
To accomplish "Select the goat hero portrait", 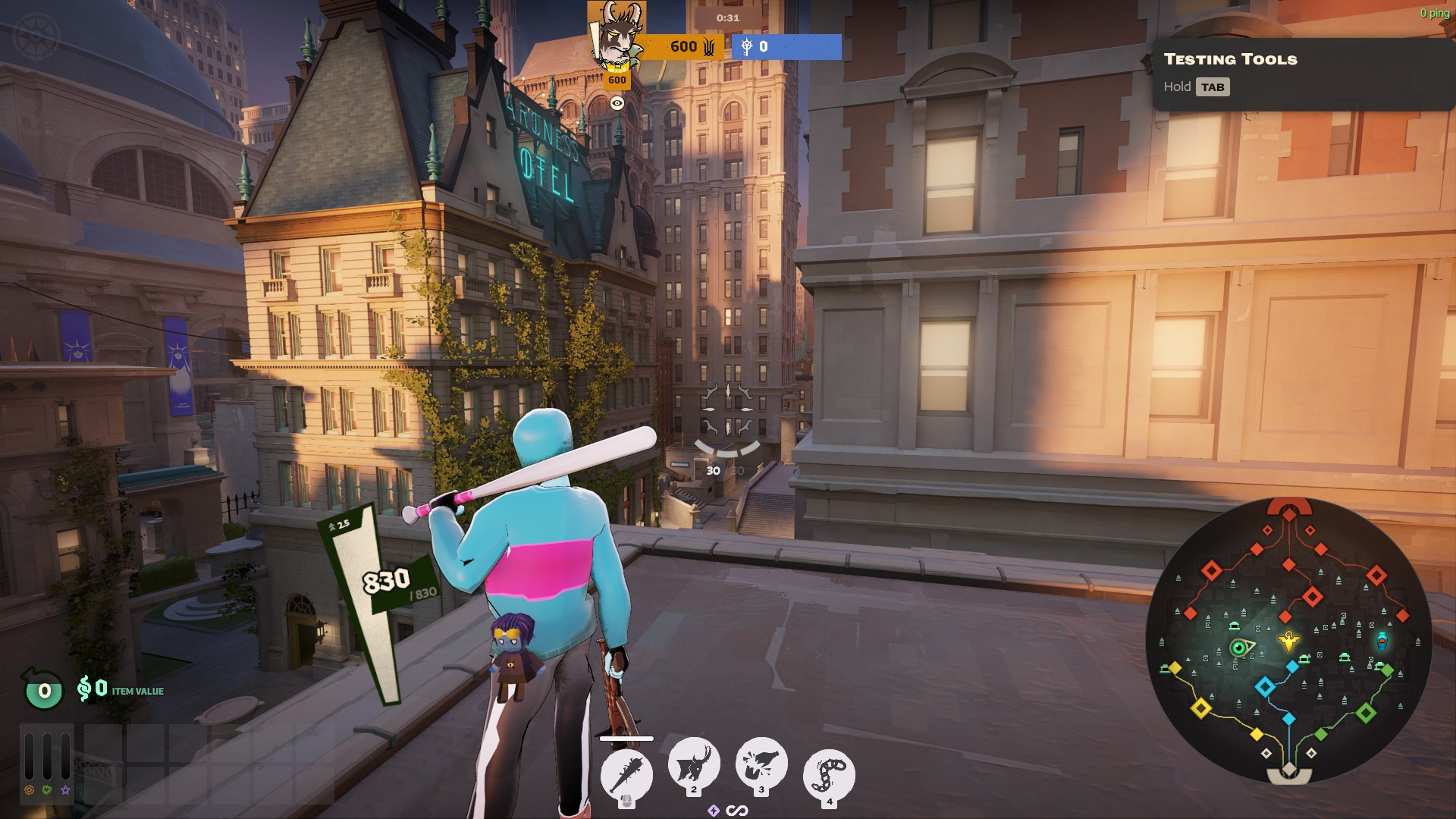I will click(x=616, y=35).
